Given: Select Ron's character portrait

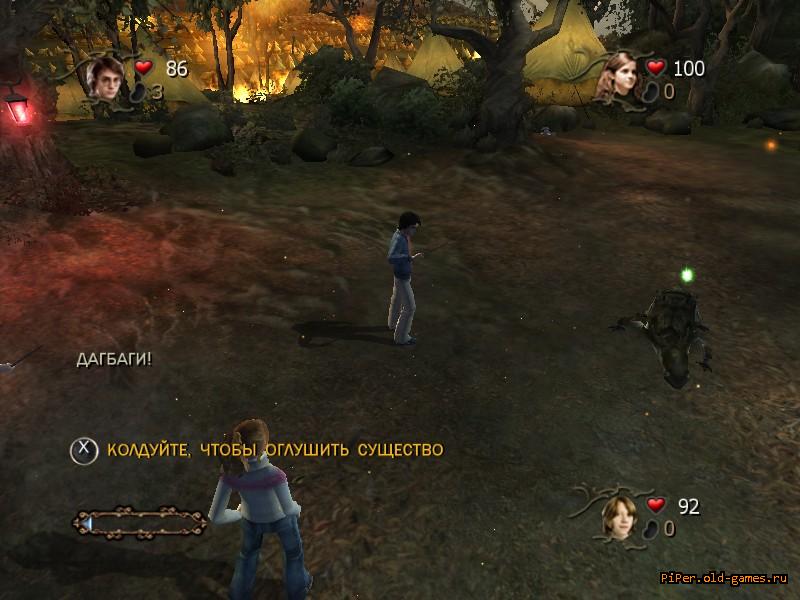Looking at the screenshot, I should click(618, 514).
